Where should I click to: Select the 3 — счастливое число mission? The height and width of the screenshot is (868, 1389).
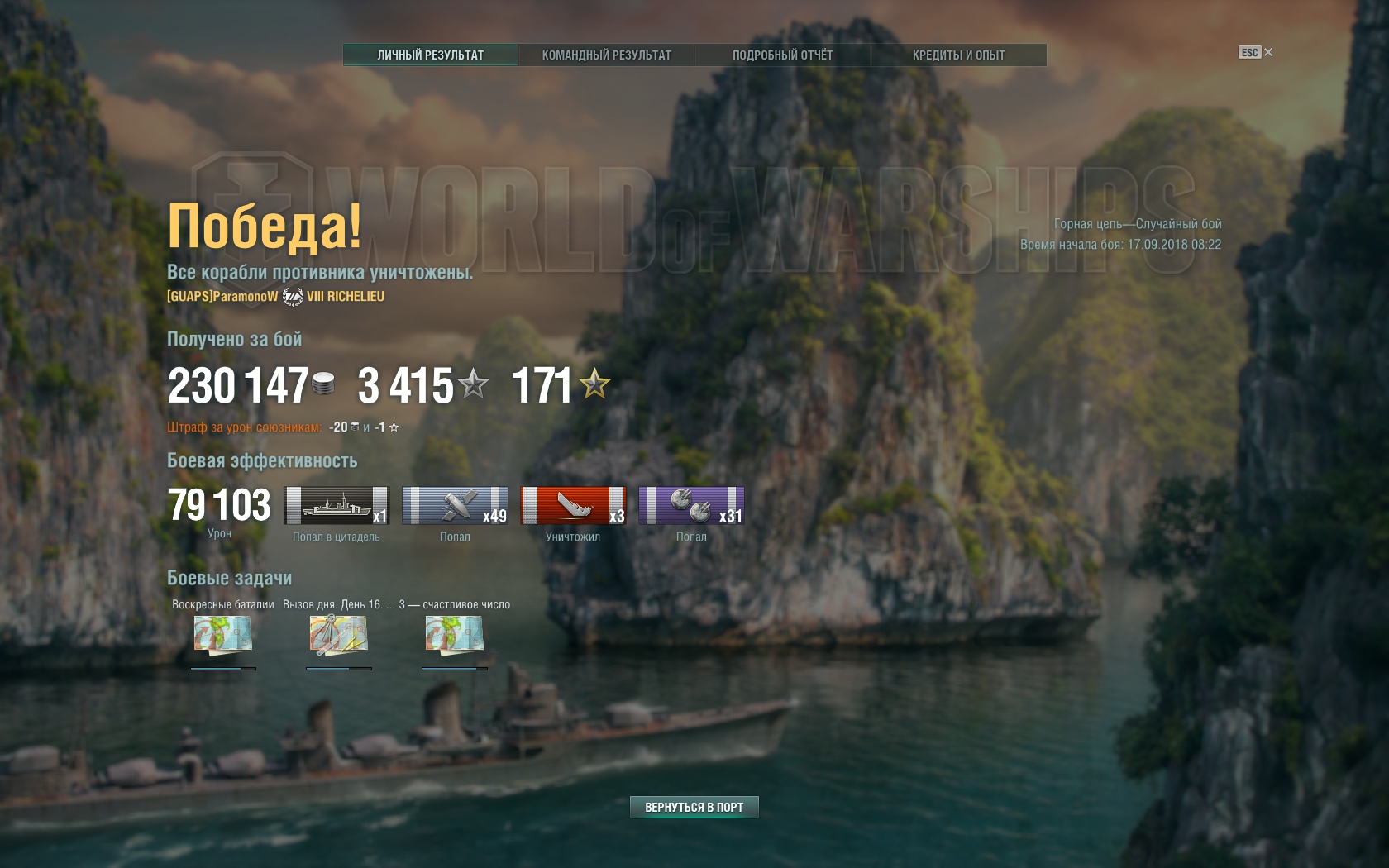[x=455, y=635]
